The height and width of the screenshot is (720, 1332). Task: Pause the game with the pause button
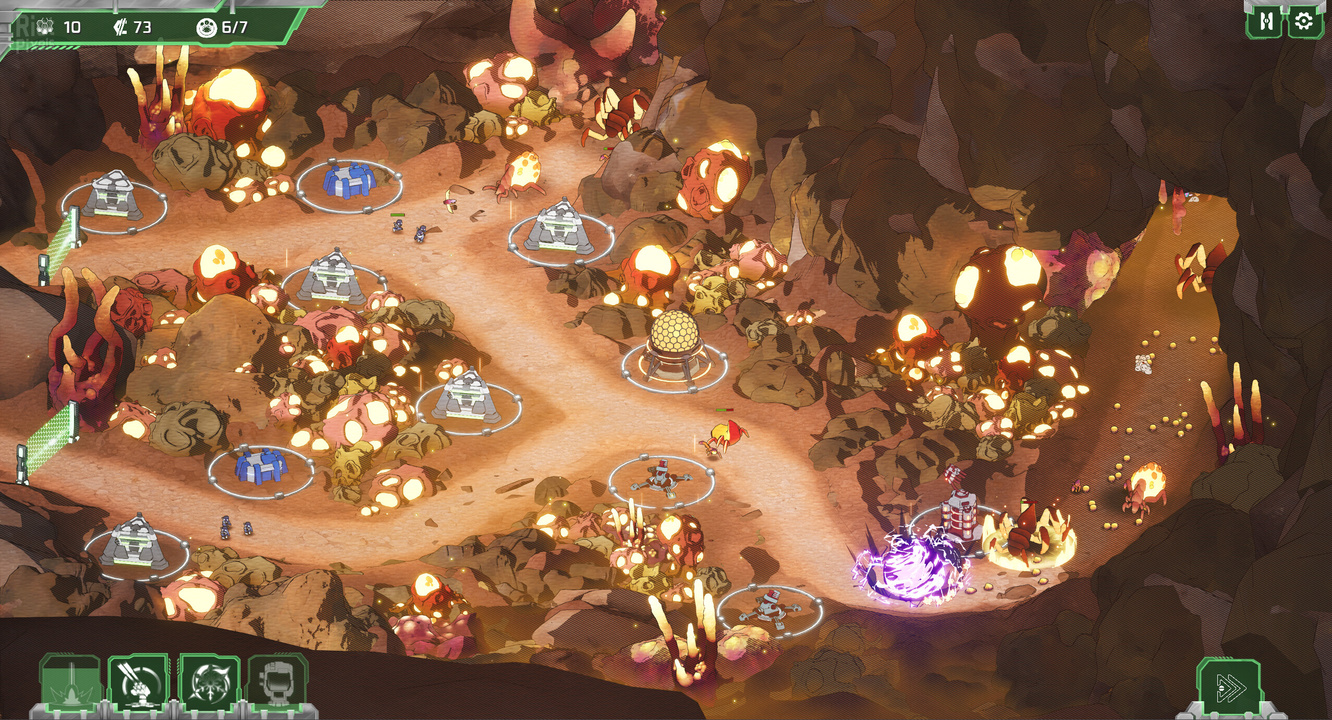click(1265, 21)
